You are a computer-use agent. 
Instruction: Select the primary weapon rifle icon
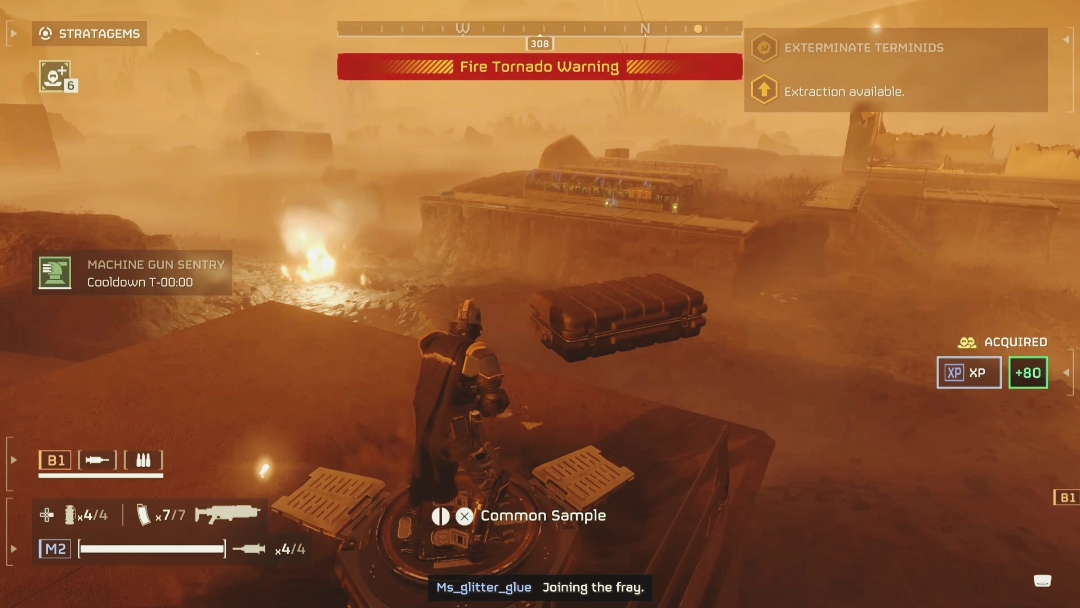click(x=227, y=514)
